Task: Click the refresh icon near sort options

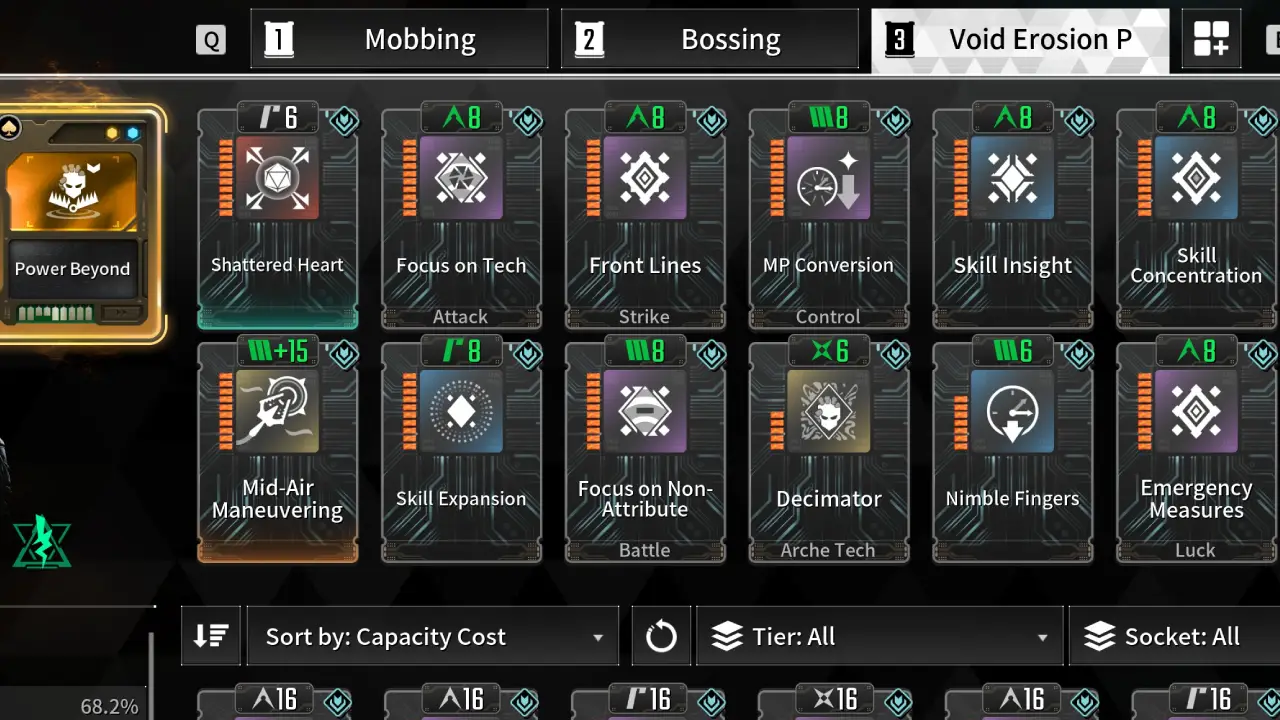Action: (660, 635)
